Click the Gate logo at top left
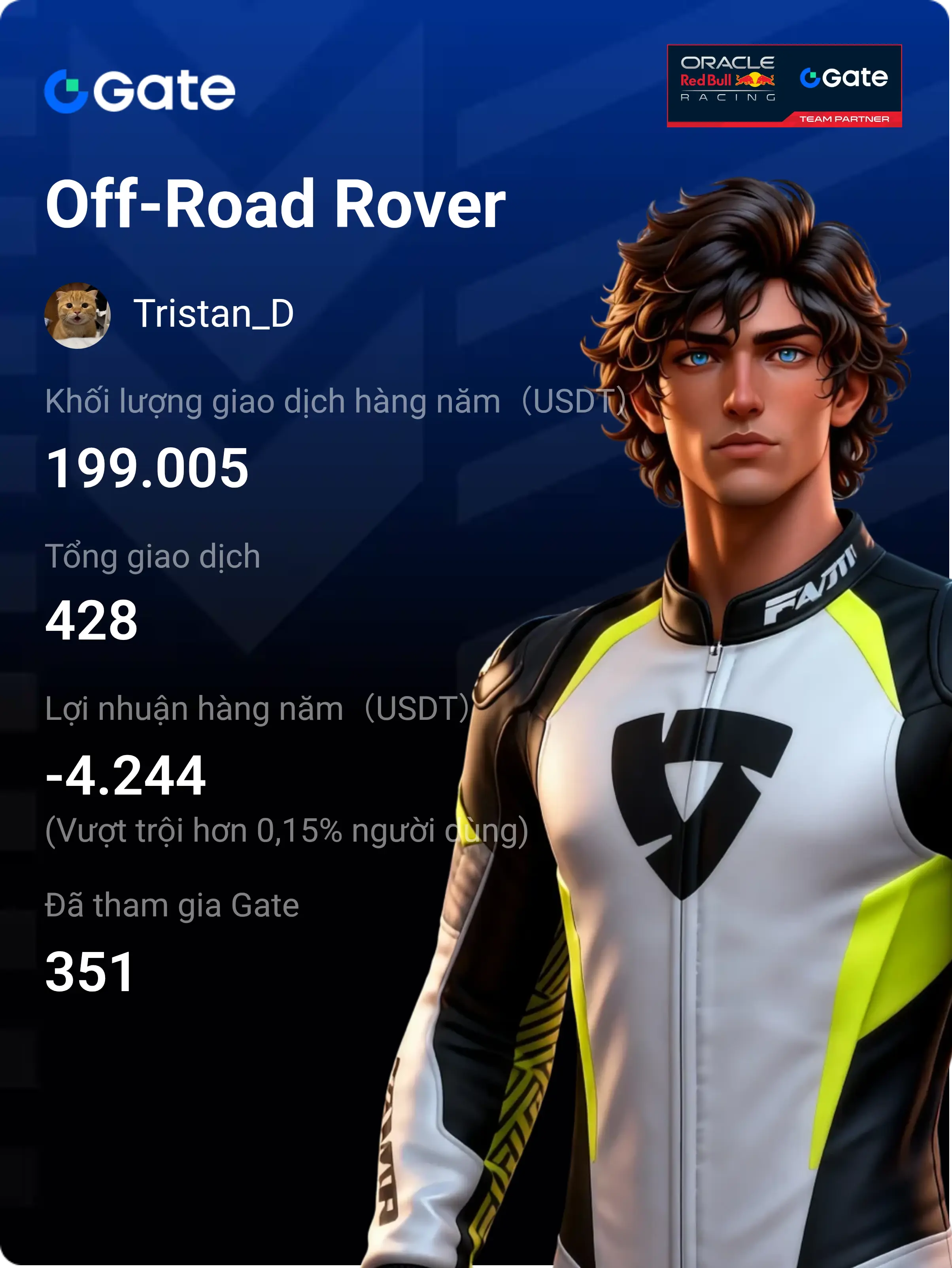The width and height of the screenshot is (952, 1268). coord(140,91)
